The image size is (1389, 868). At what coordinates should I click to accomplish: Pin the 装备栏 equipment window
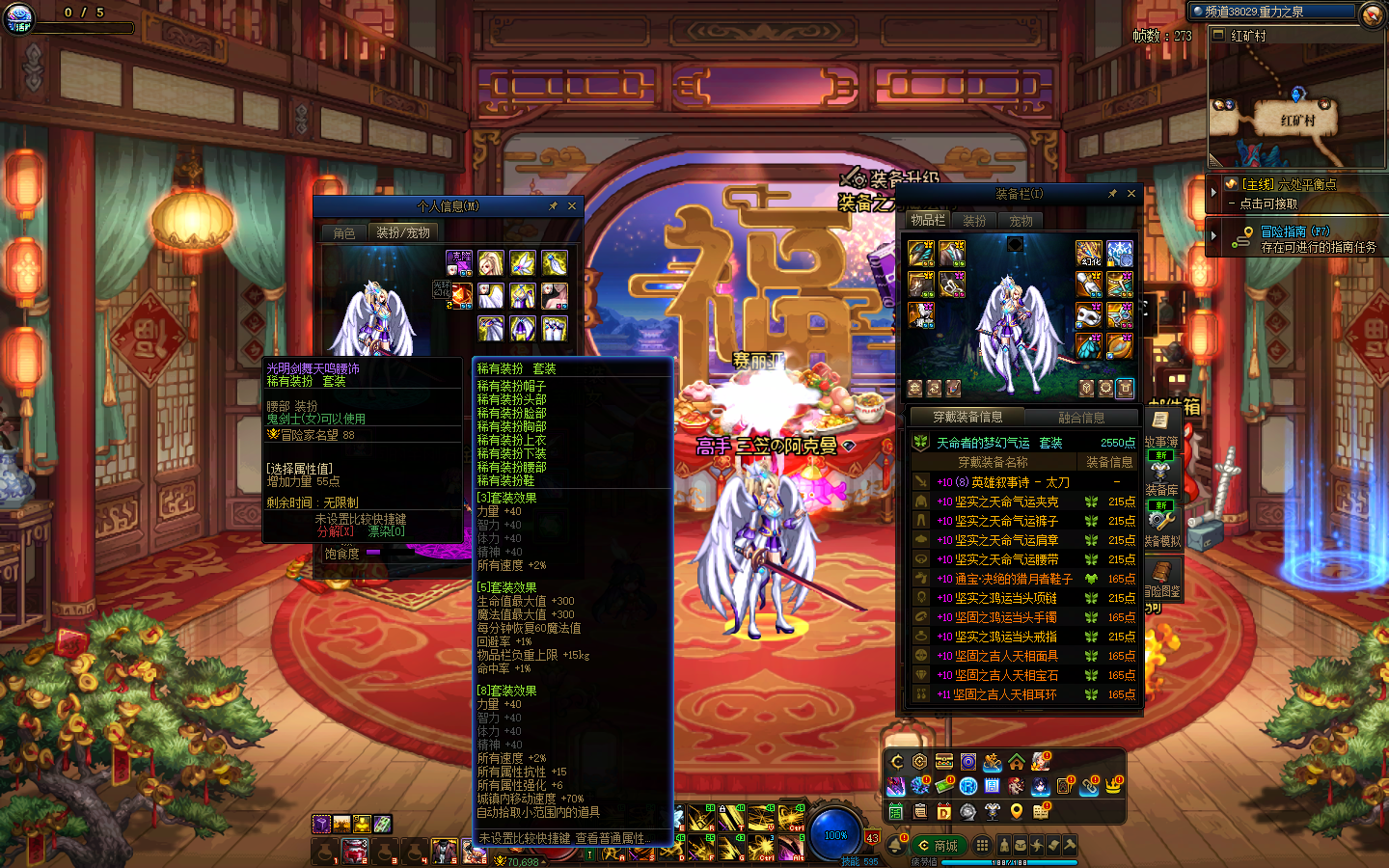(x=1112, y=194)
